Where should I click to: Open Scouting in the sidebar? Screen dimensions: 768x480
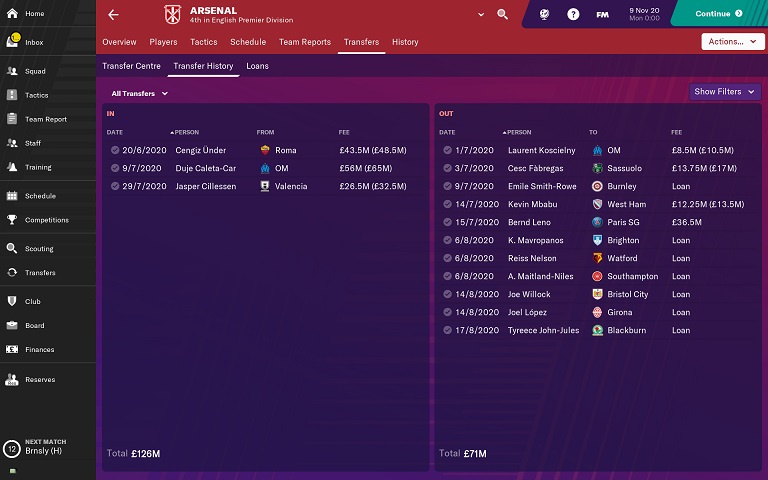tap(39, 248)
